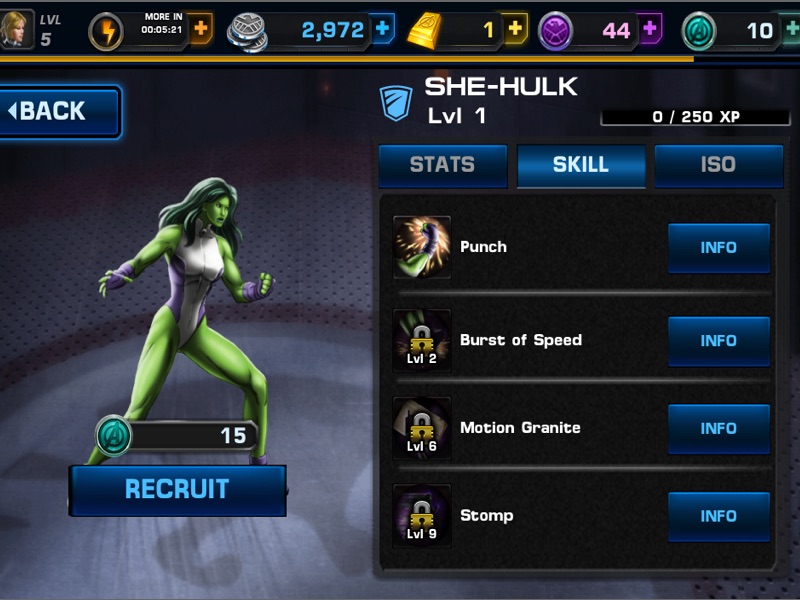Buy more silver with the blue plus
This screenshot has width=800, height=600.
click(382, 30)
